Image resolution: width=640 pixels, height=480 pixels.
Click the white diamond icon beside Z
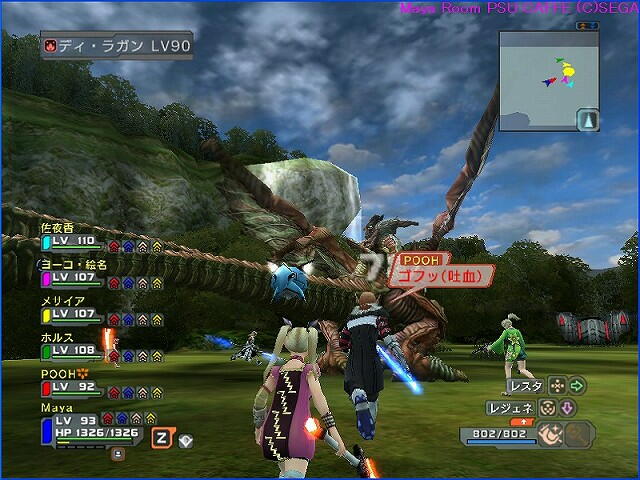point(186,440)
